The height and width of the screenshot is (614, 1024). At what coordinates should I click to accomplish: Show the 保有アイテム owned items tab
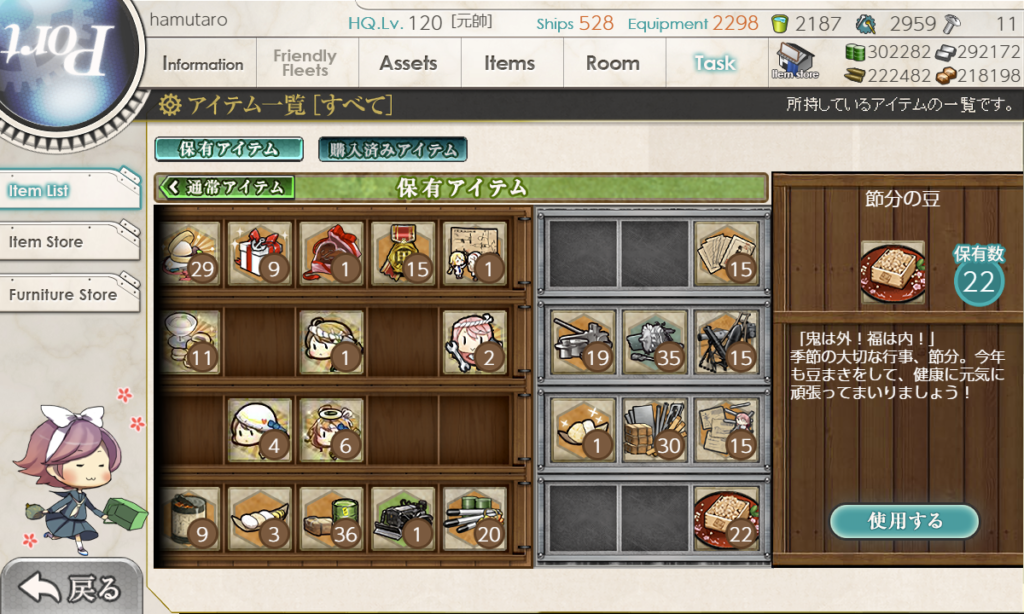coord(229,150)
